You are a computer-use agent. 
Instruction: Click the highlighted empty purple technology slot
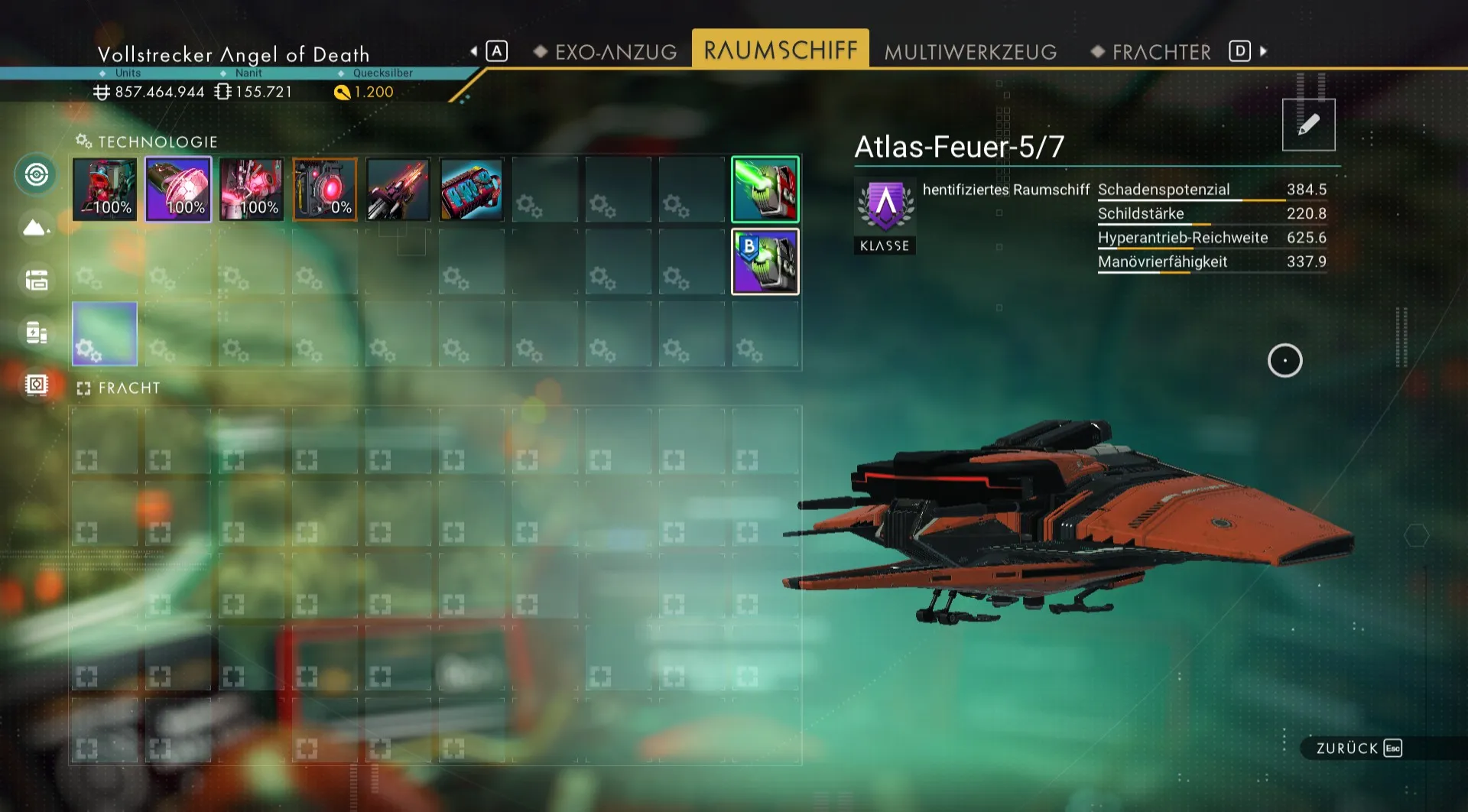(x=105, y=333)
